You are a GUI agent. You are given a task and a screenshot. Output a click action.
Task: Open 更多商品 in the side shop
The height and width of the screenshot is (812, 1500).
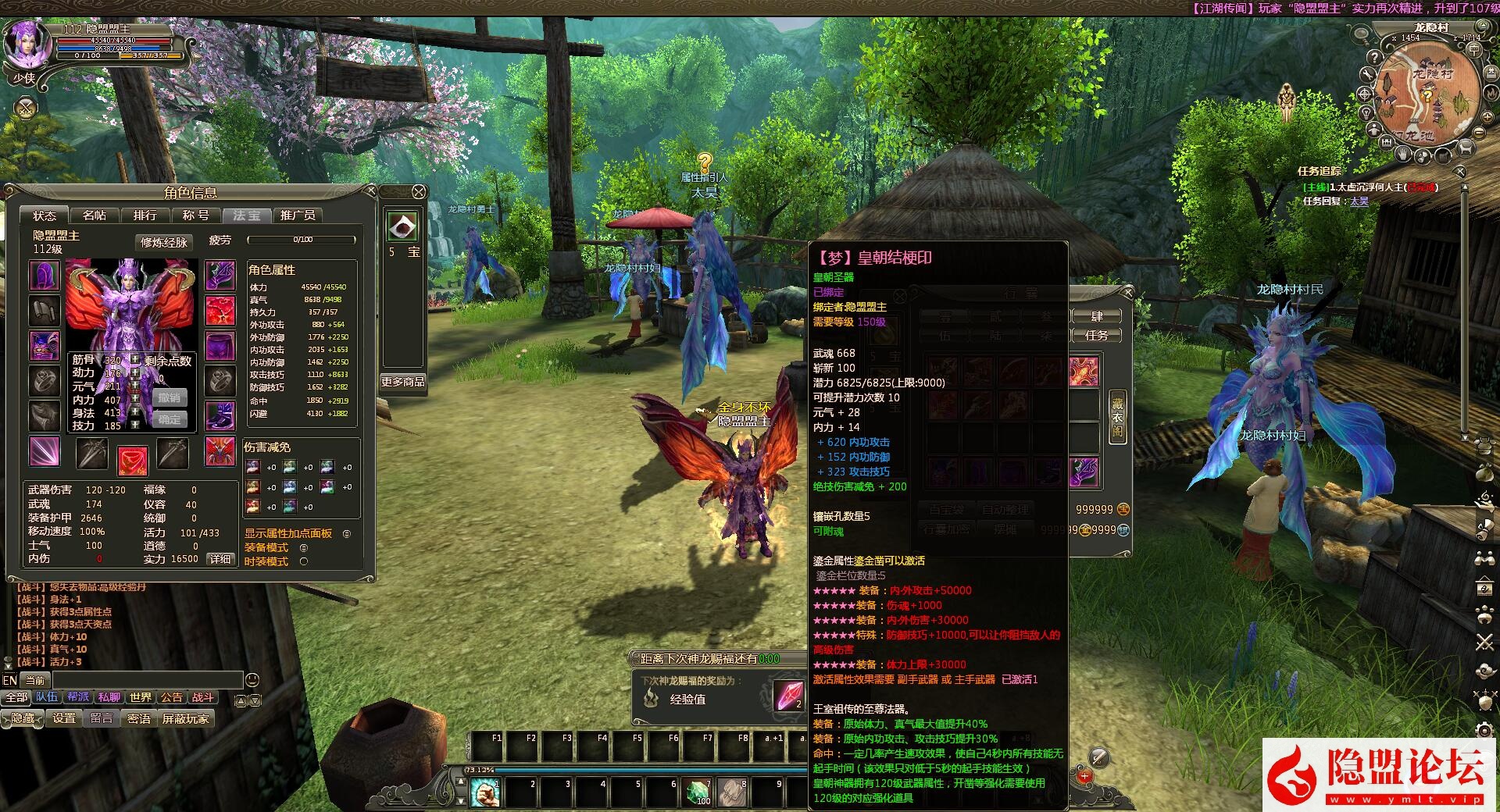click(402, 382)
